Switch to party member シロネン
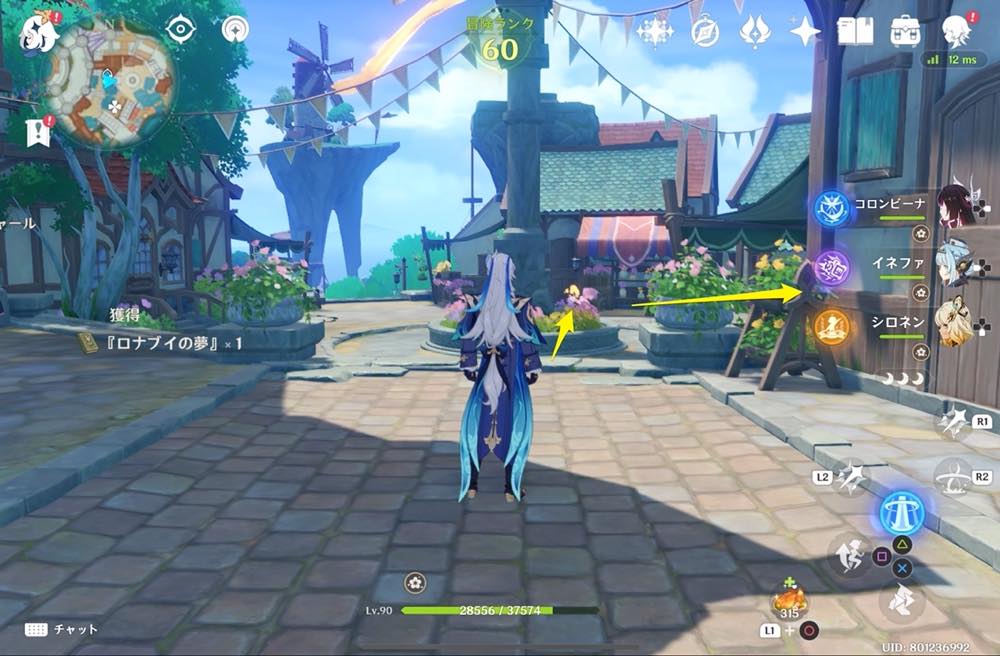The width and height of the screenshot is (1000, 656). [958, 323]
